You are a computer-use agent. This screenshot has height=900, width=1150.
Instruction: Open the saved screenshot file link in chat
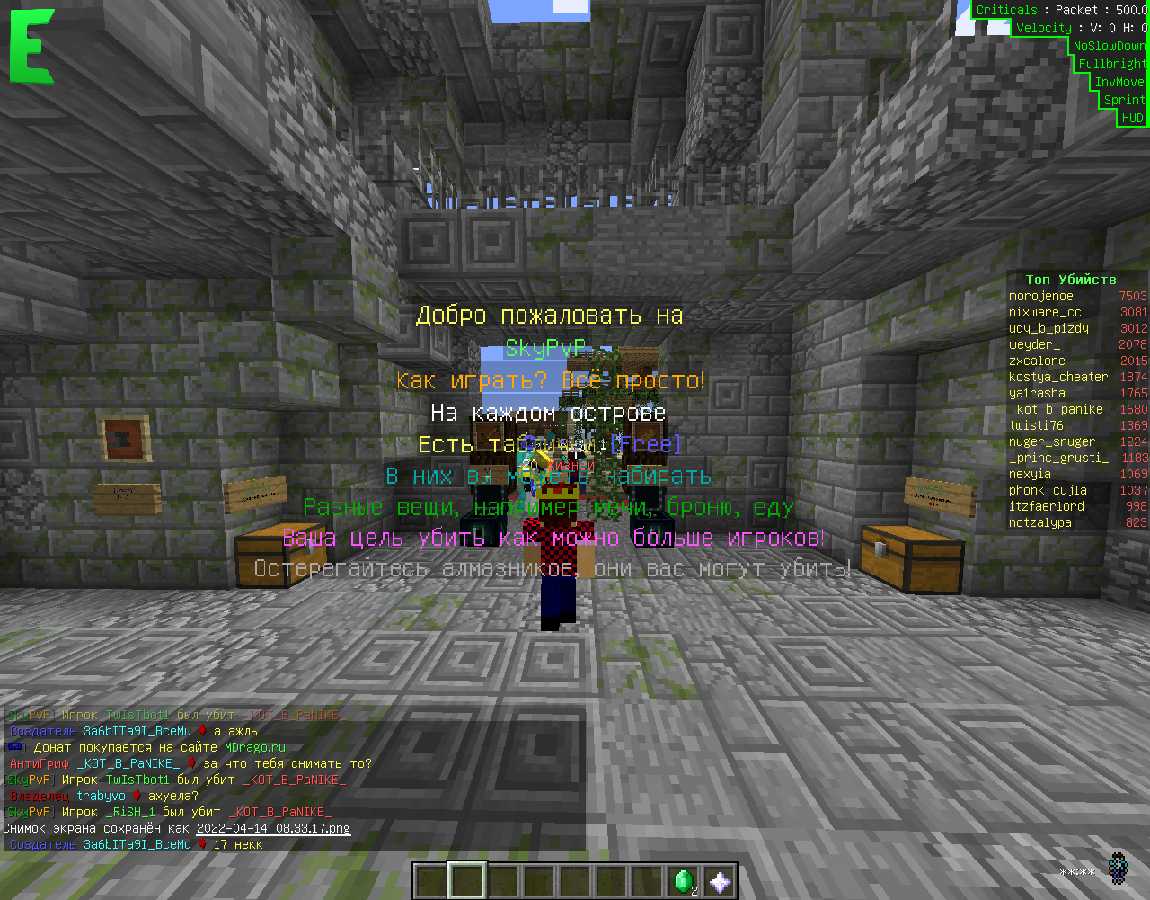(x=273, y=829)
